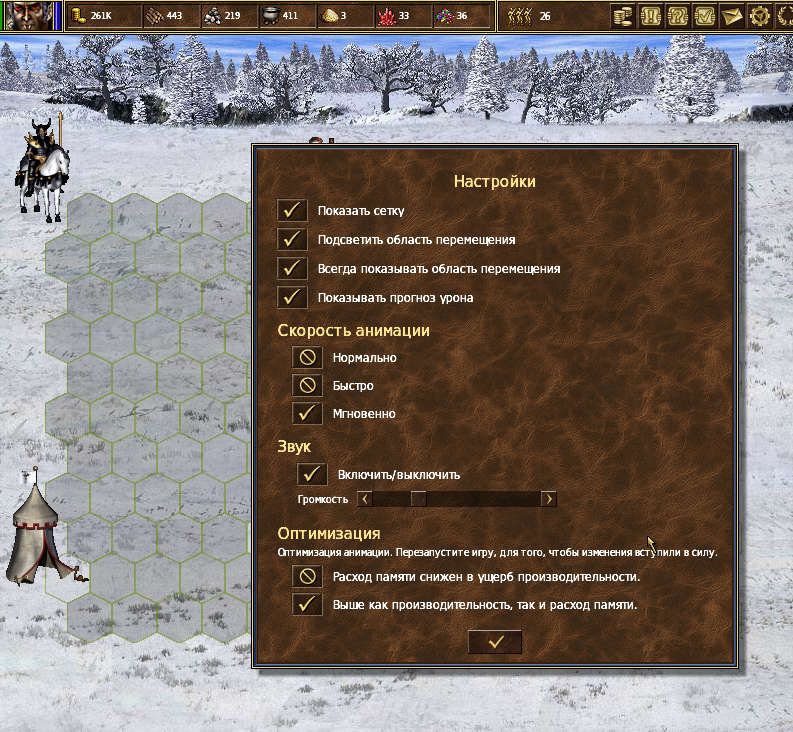
Task: Open the envelope messages button
Action: point(732,16)
